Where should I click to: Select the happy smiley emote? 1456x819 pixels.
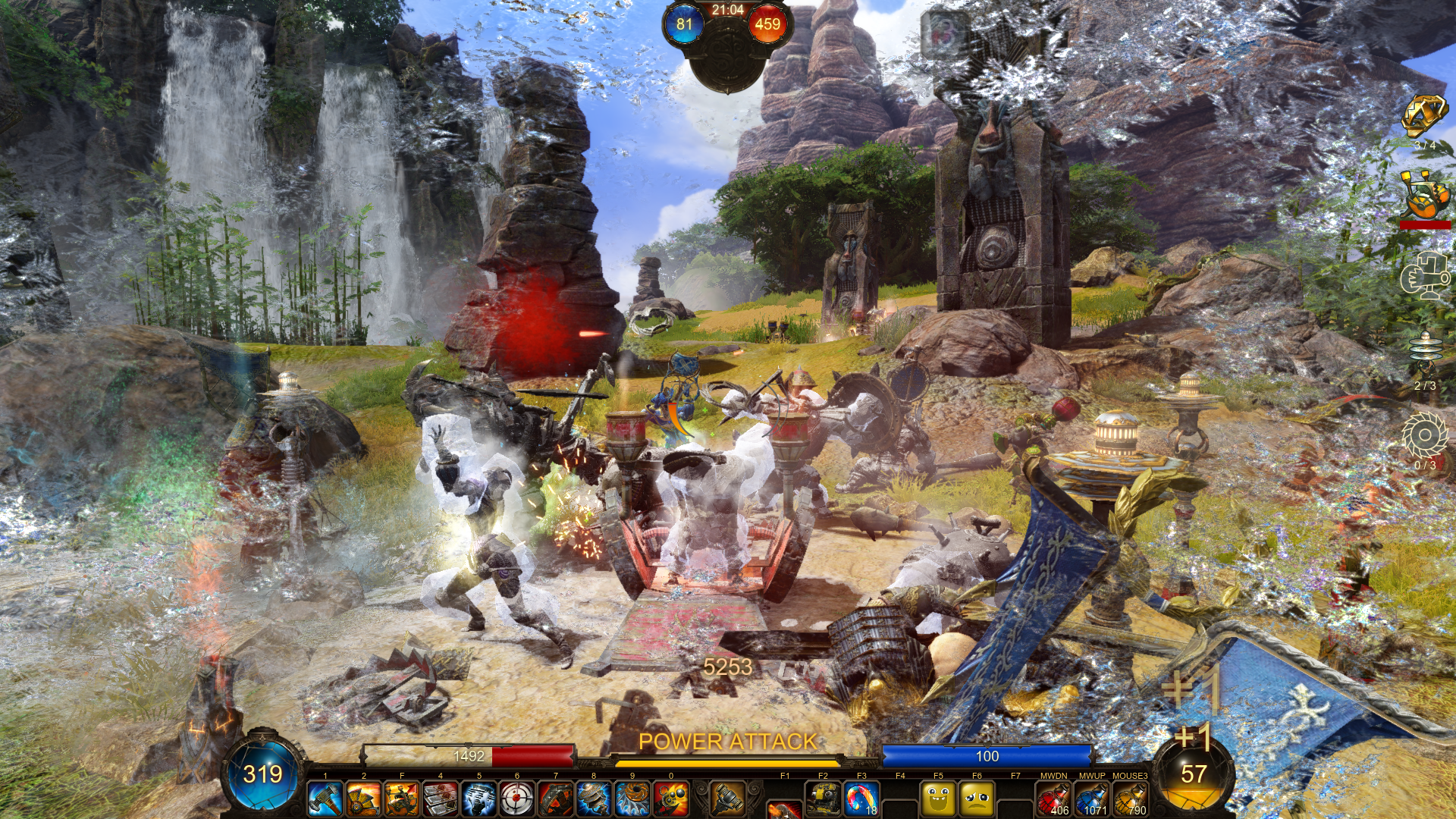tap(938, 799)
